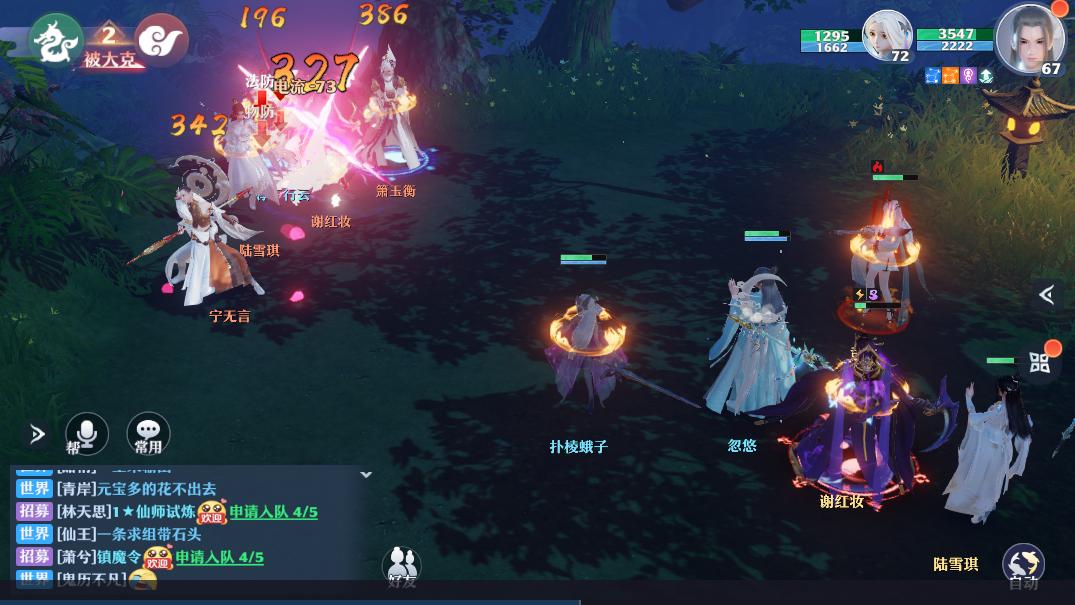This screenshot has width=1075, height=605.
Task: Inspect the orange formation buff icon
Action: pyautogui.click(x=950, y=76)
